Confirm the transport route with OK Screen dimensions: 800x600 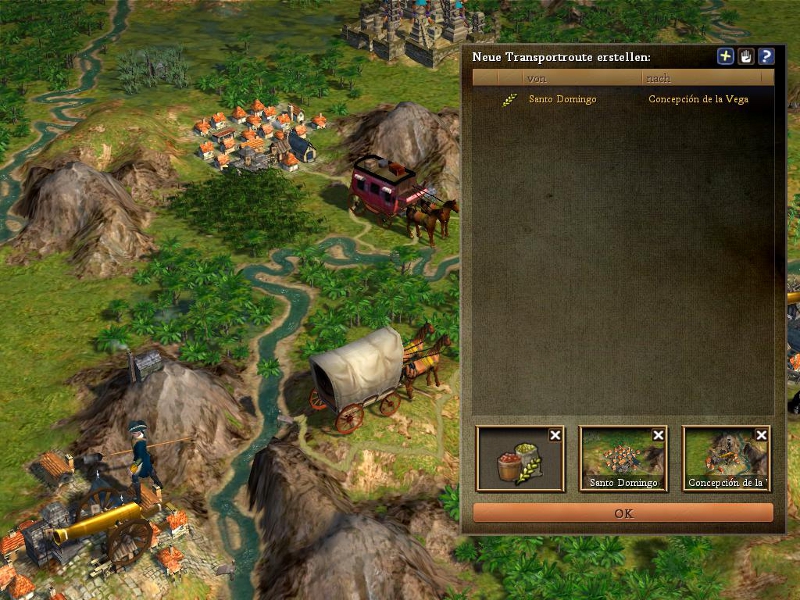tap(623, 513)
